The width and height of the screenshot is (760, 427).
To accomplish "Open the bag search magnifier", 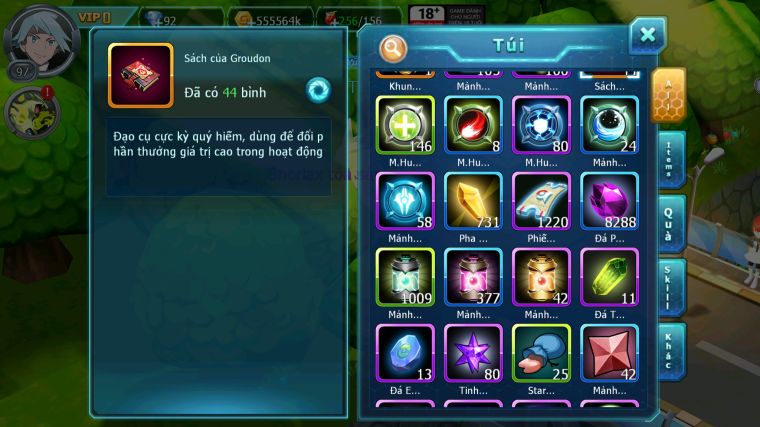I will [x=394, y=47].
